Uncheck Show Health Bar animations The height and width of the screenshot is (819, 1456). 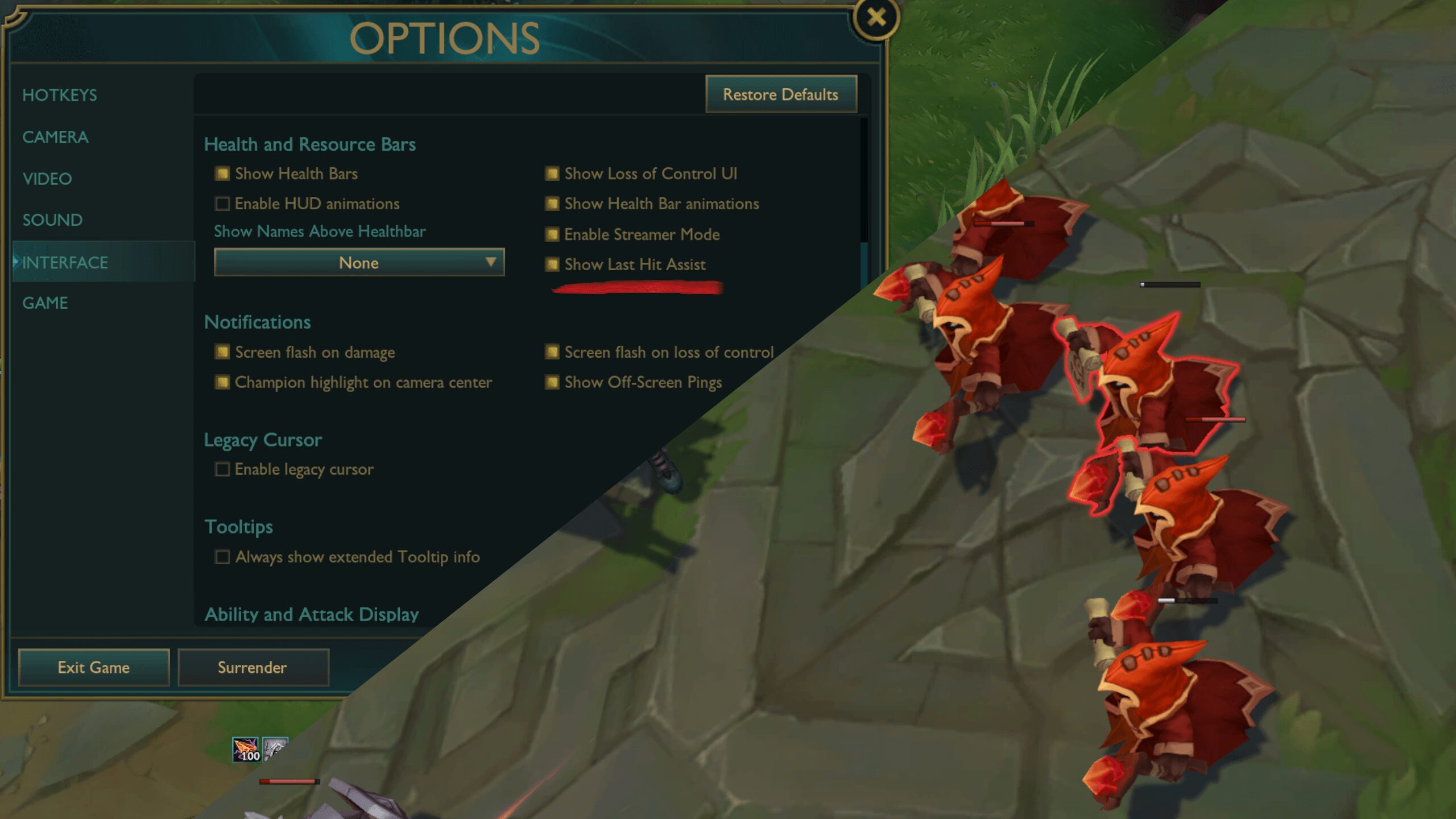pyautogui.click(x=552, y=204)
